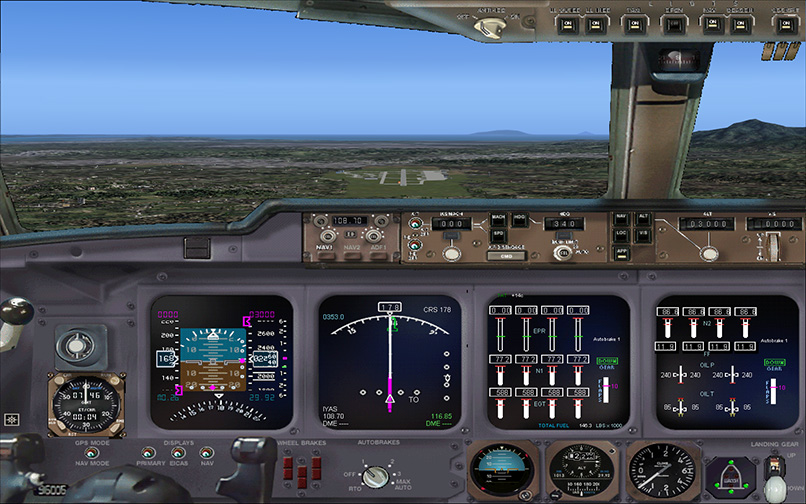806x504 pixels.
Task: Engage the autopilot CMD button
Action: pos(505,256)
